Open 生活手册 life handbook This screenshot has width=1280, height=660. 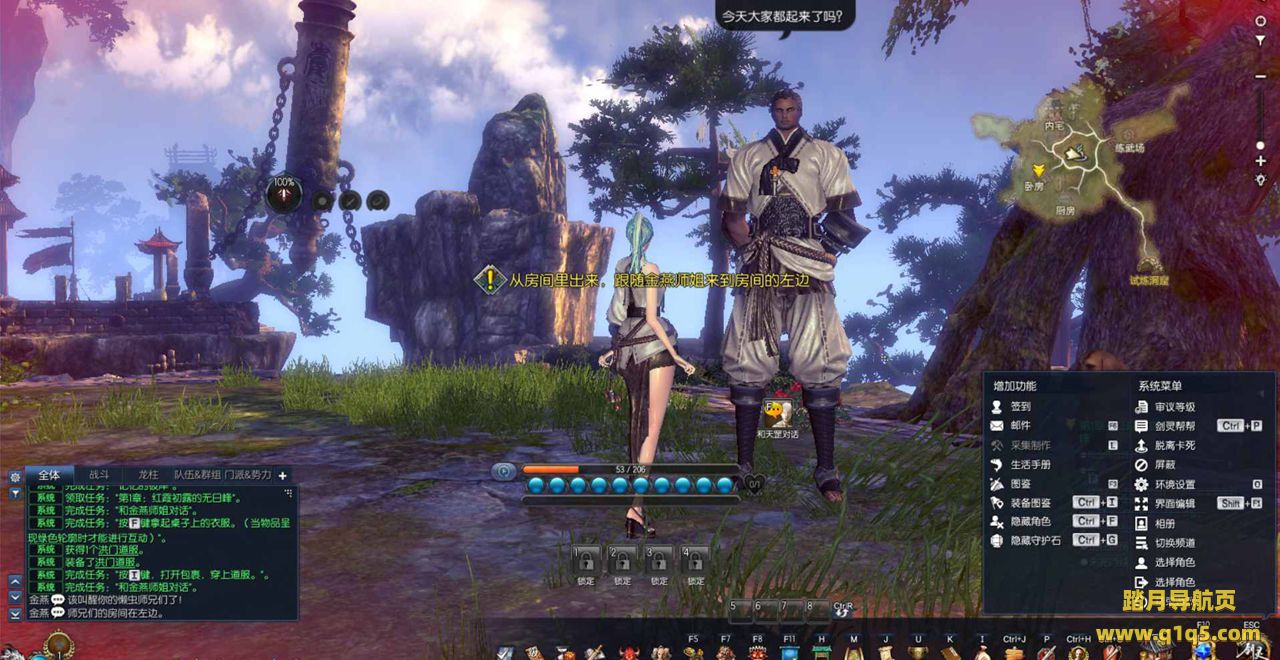[1030, 465]
